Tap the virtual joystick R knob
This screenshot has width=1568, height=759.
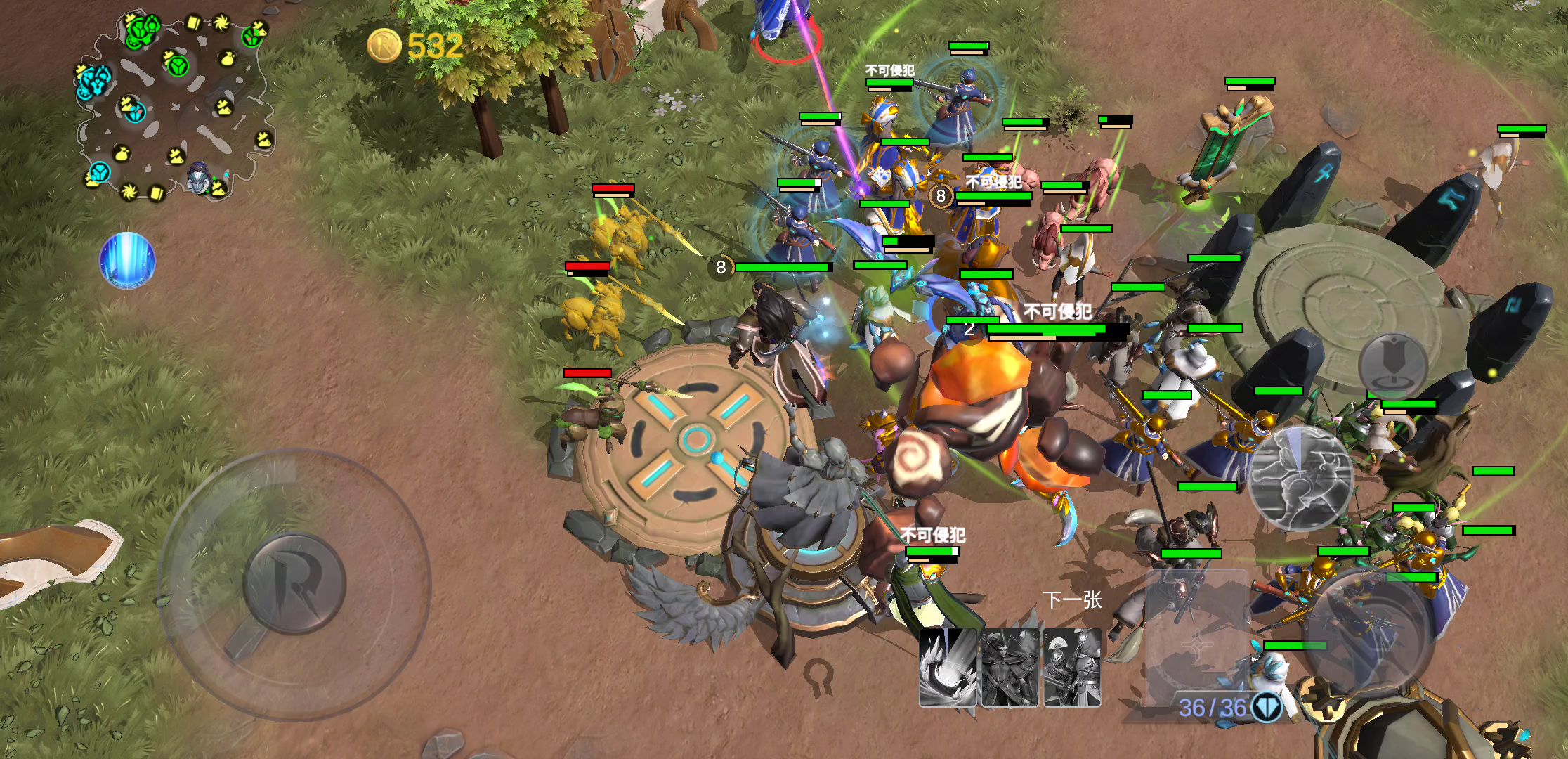tap(294, 583)
